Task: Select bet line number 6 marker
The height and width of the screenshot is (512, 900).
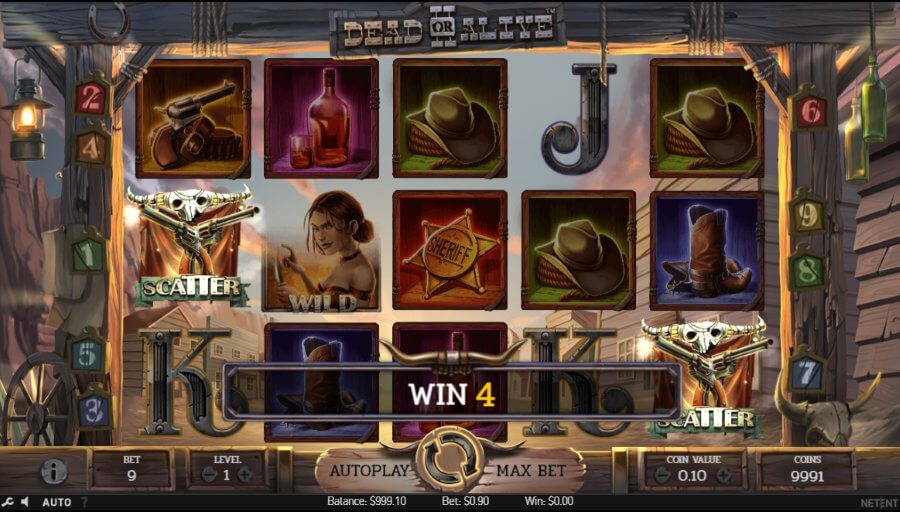Action: [x=809, y=112]
